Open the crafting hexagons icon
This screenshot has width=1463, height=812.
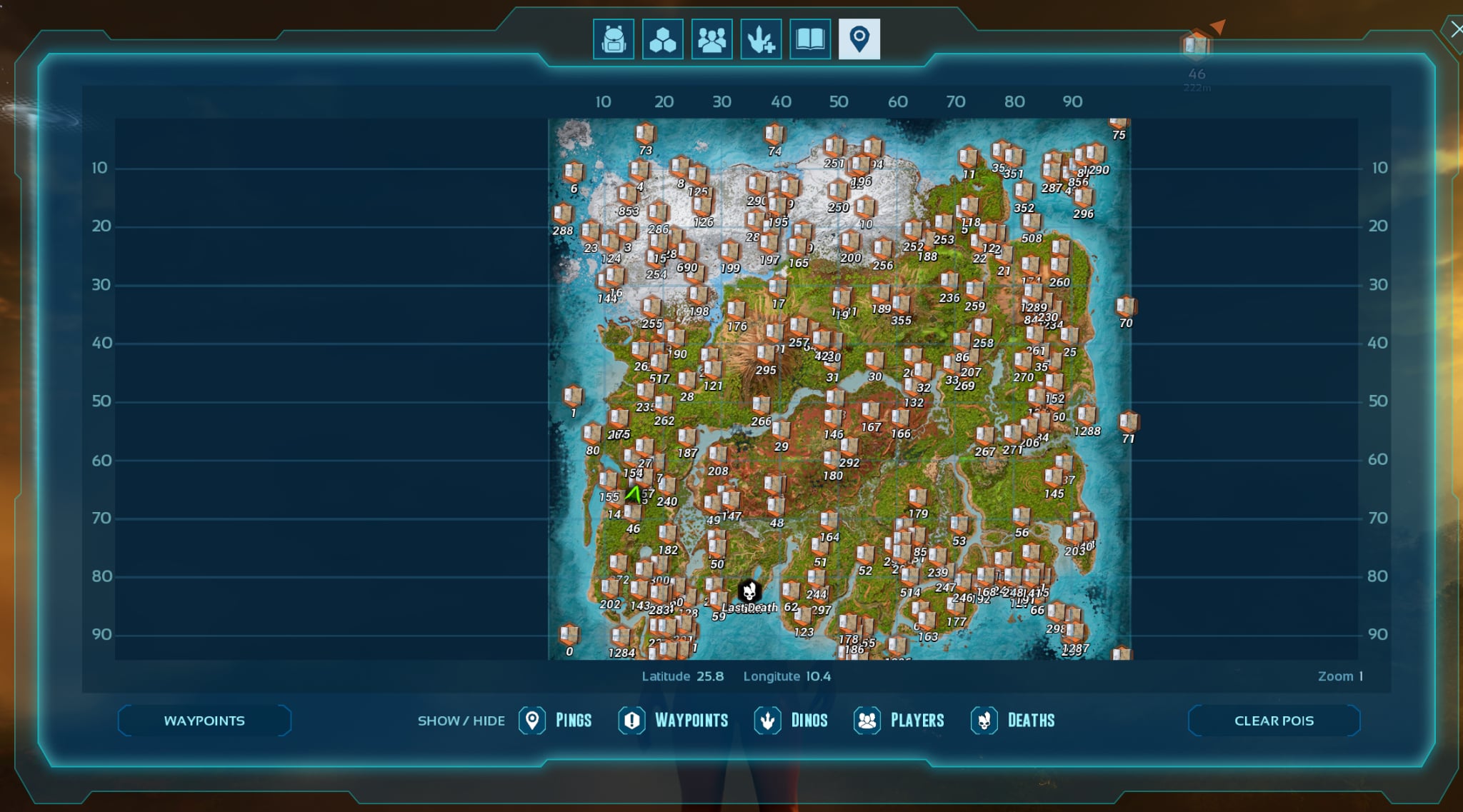662,39
